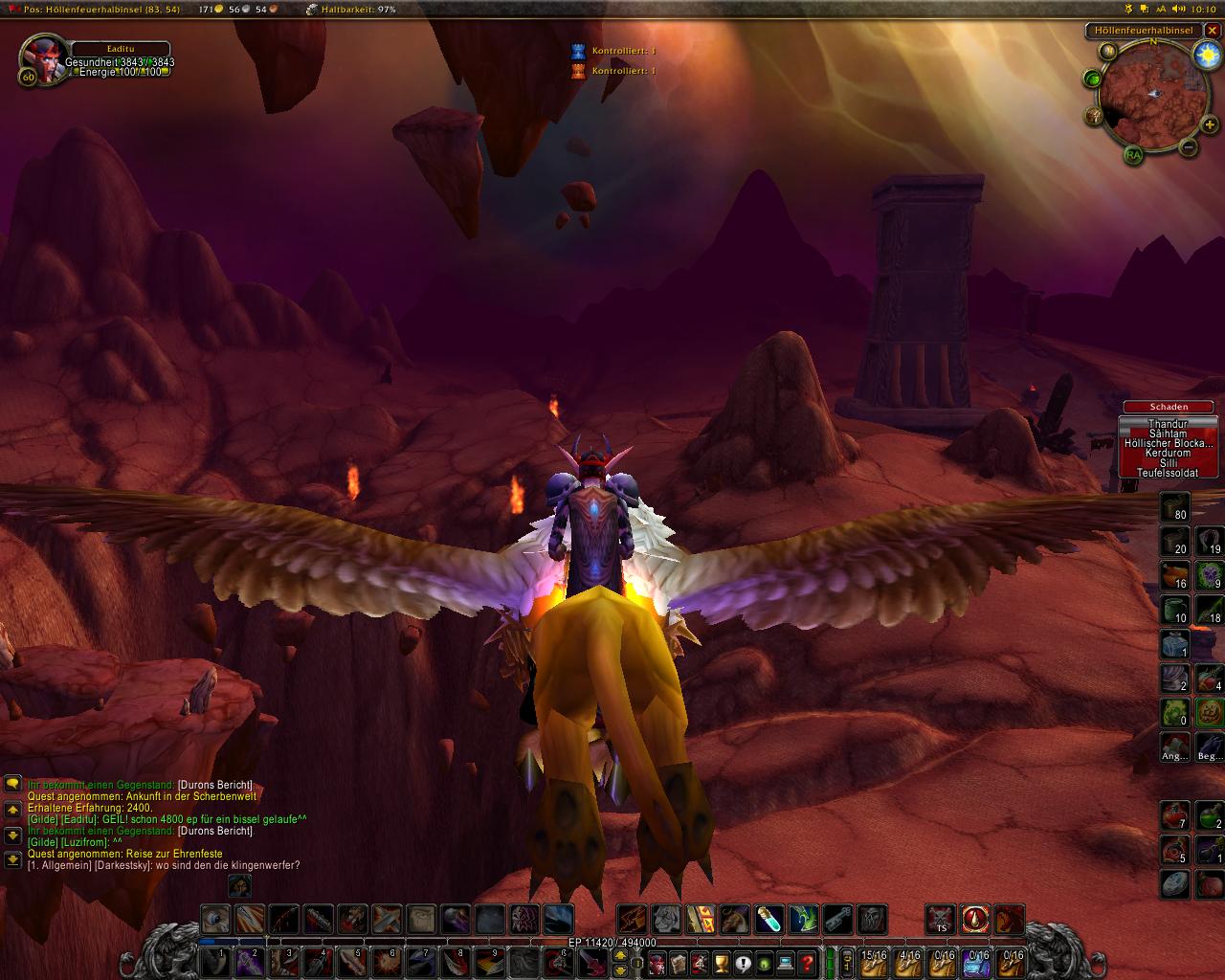This screenshot has height=980, width=1225.
Task: Click the Höllenfeuerhalbinsel zone name header
Action: [x=1145, y=30]
